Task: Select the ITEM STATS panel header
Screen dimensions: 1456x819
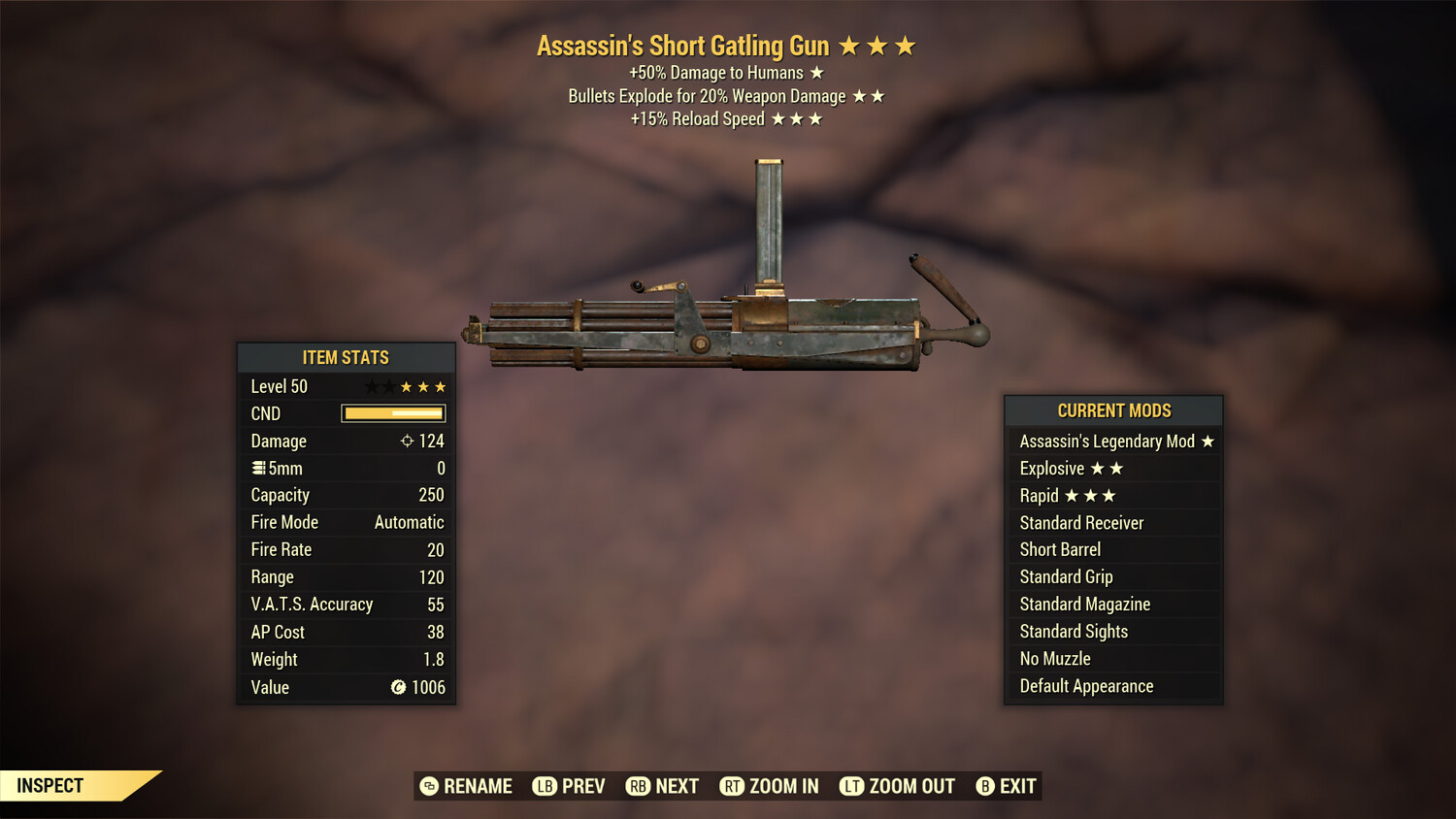Action: click(x=346, y=357)
